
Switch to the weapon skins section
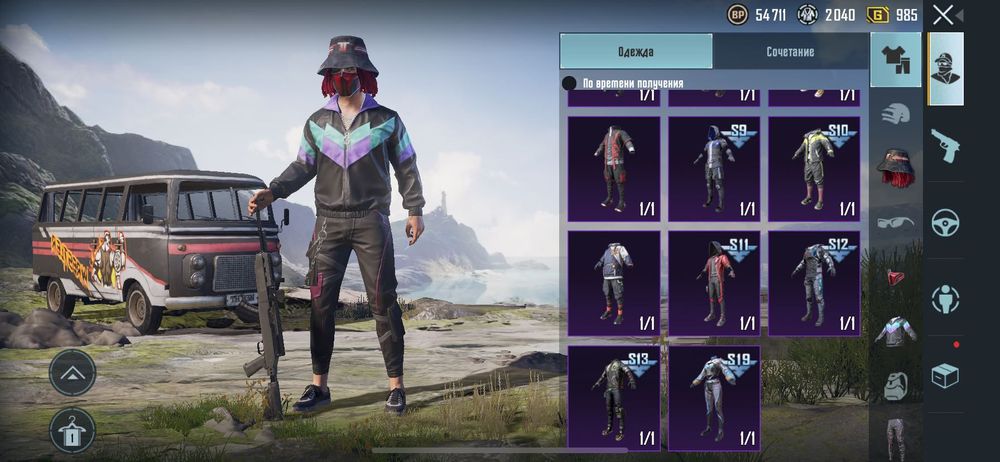point(945,146)
